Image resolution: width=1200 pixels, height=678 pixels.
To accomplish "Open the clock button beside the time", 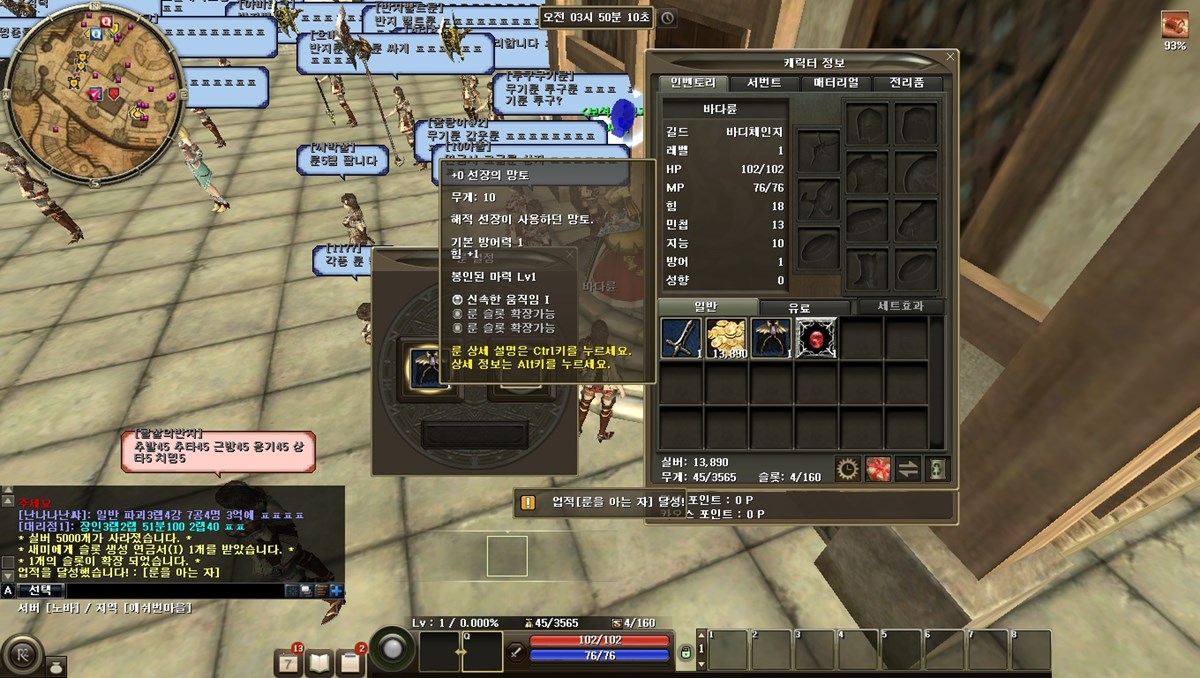I will pos(667,17).
